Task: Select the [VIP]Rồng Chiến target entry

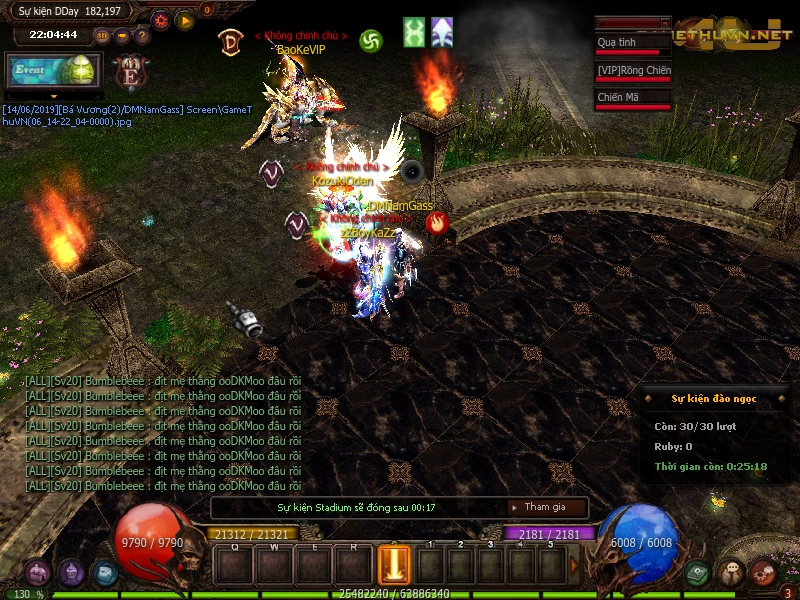Action: (631, 72)
